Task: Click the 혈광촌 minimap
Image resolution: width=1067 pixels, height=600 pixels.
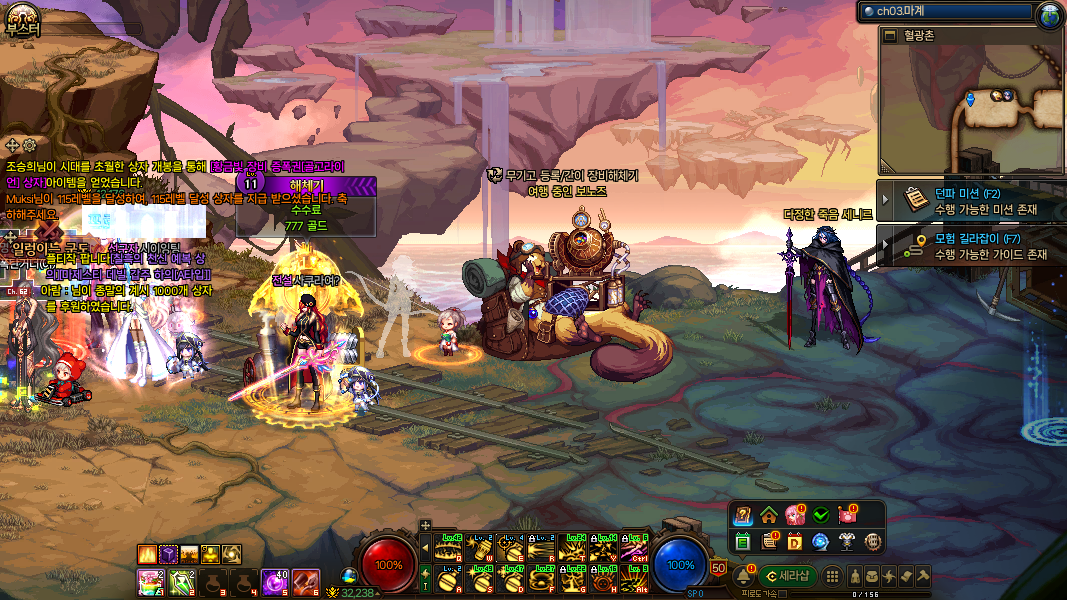Action: point(970,107)
